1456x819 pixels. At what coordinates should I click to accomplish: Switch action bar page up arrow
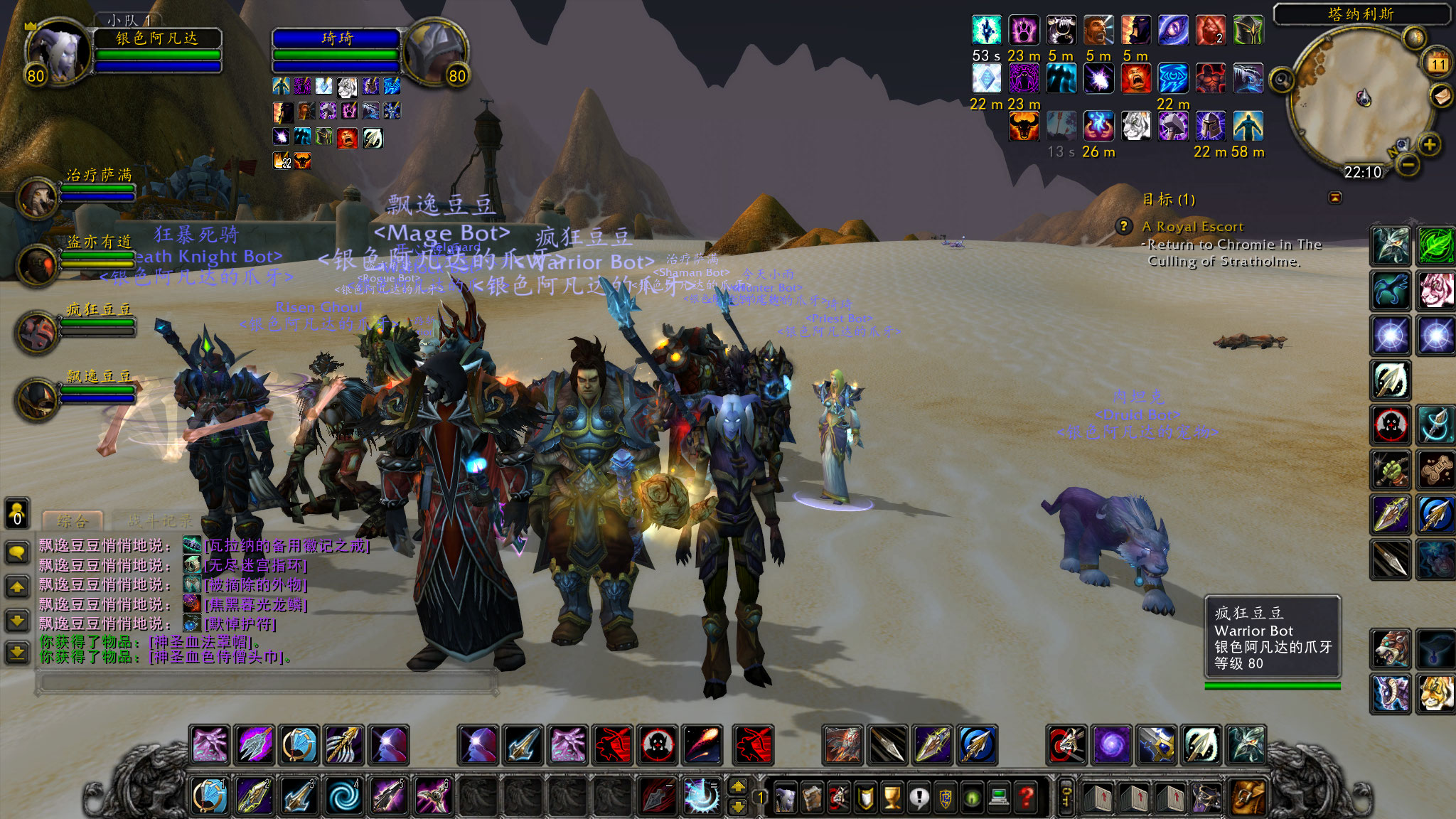pos(739,786)
